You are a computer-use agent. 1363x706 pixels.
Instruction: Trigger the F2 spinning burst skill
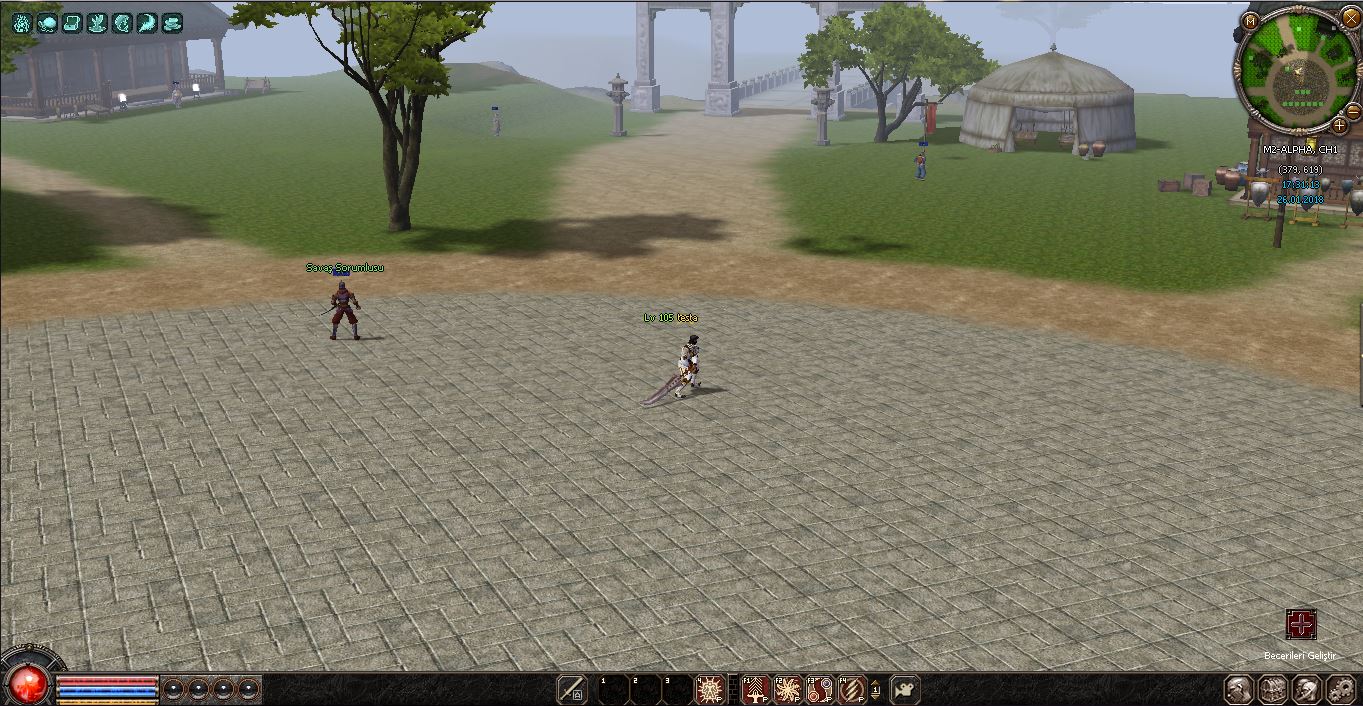point(787,689)
